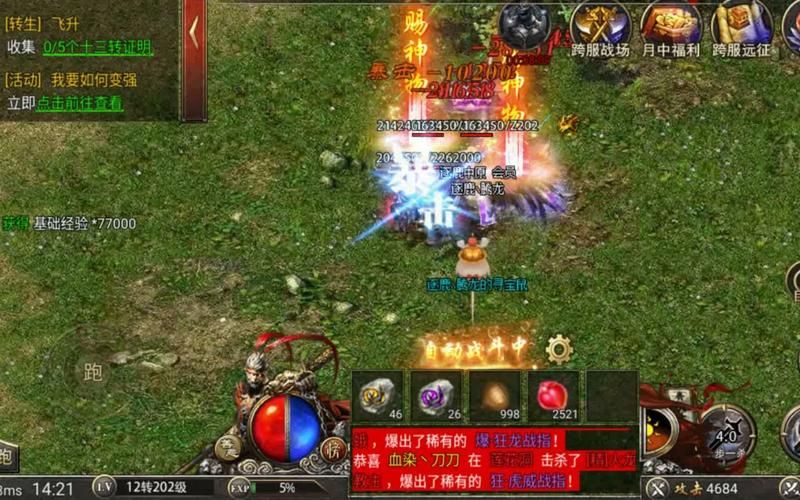
Task: Open the 跨服战场 cross-server battlefield
Action: click(x=601, y=28)
